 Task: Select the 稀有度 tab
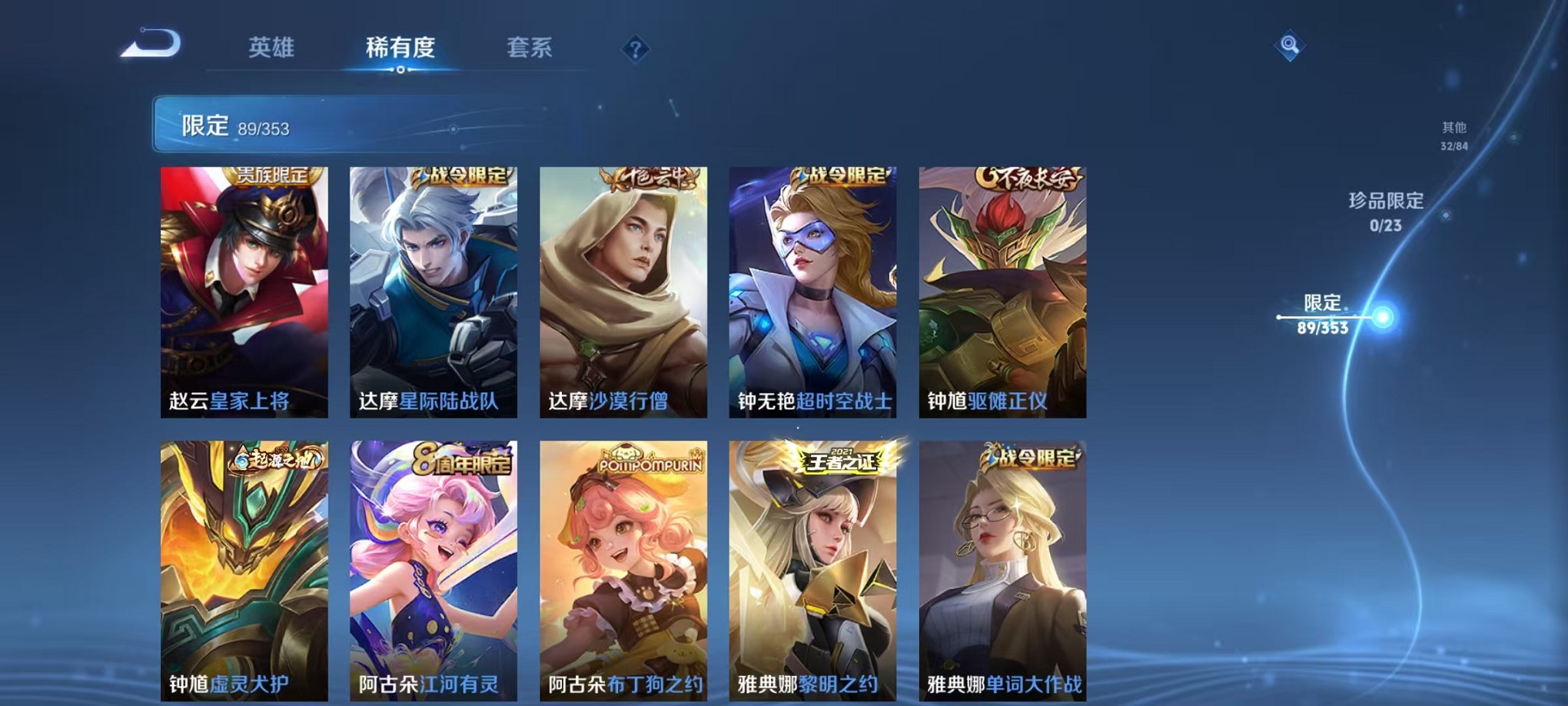[400, 48]
